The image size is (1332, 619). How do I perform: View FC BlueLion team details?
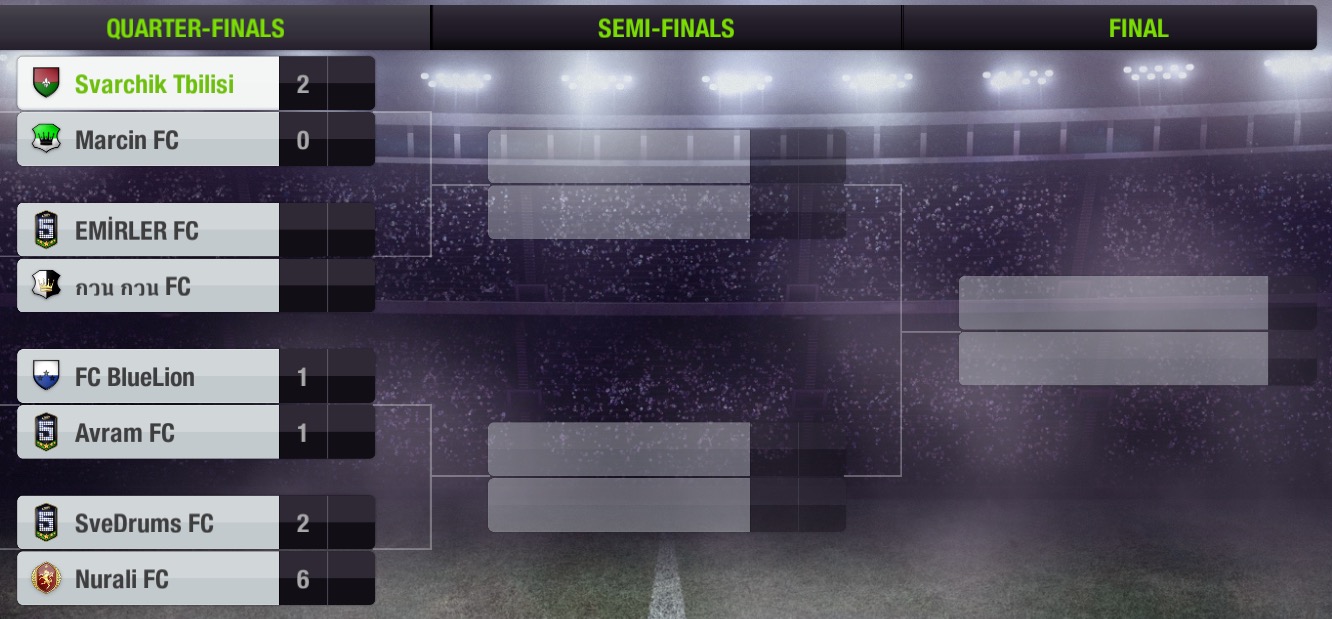pos(149,377)
